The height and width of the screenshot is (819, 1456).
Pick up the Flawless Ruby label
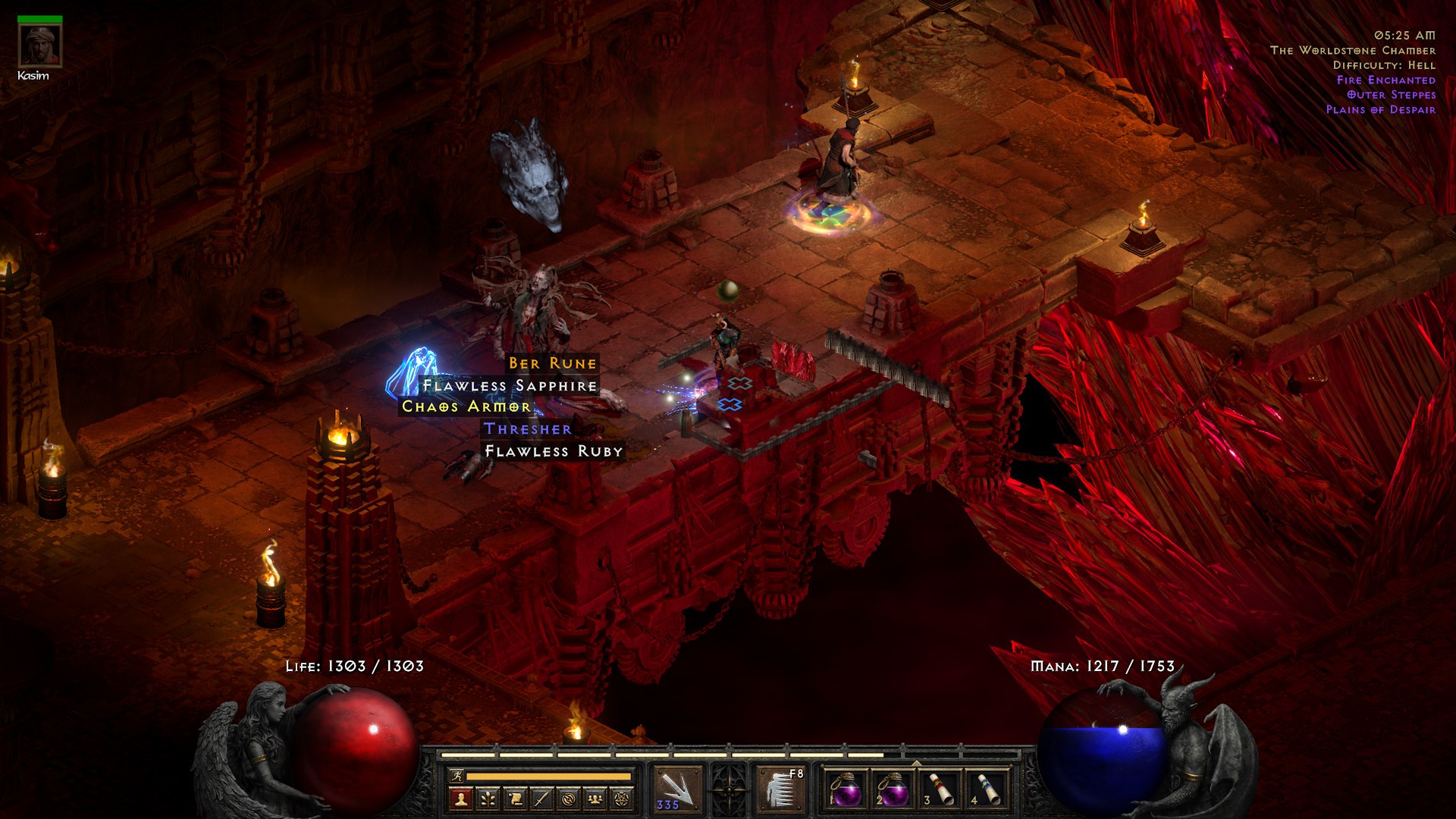tap(554, 451)
